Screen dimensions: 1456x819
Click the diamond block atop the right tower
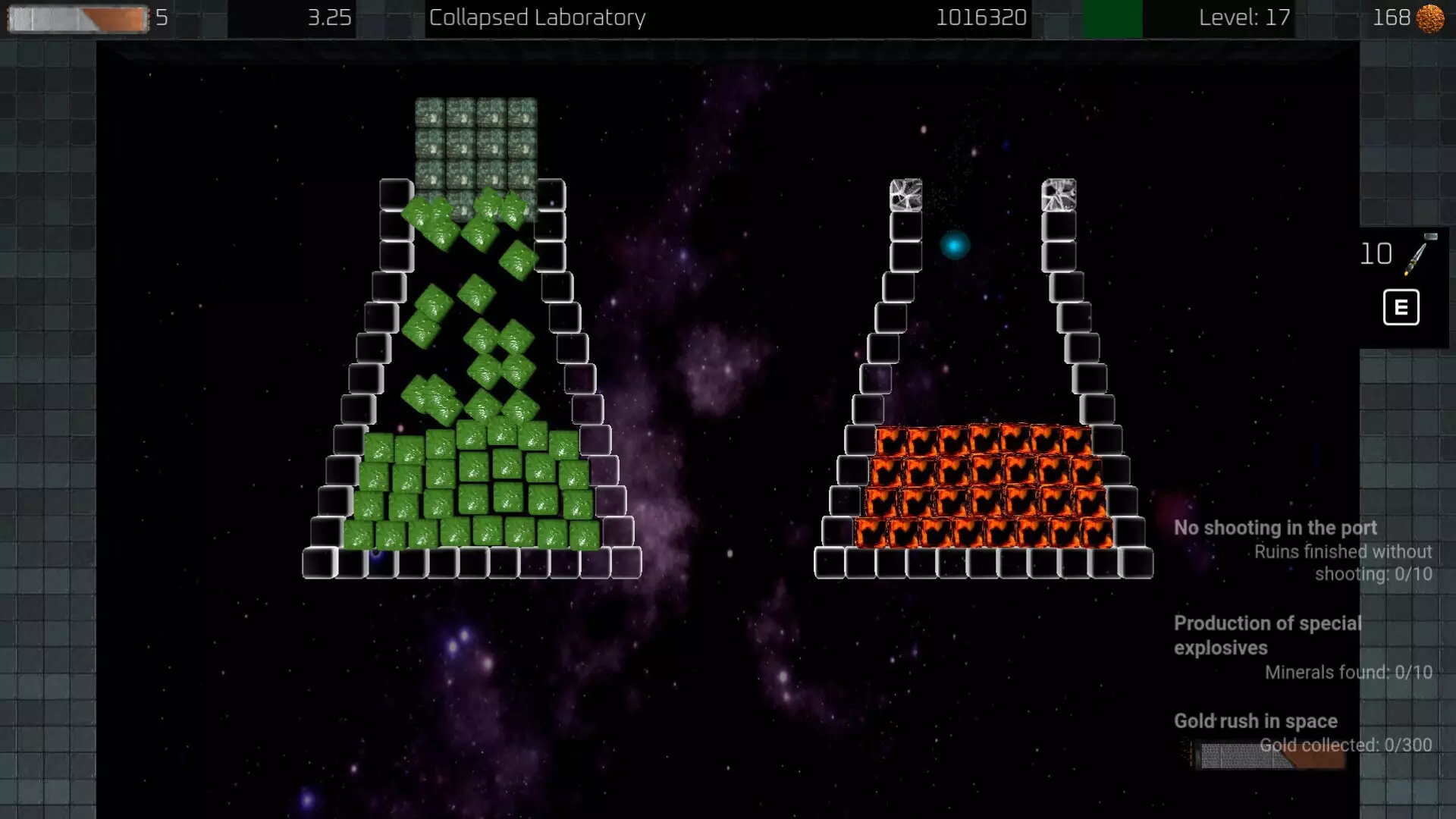point(1060,196)
